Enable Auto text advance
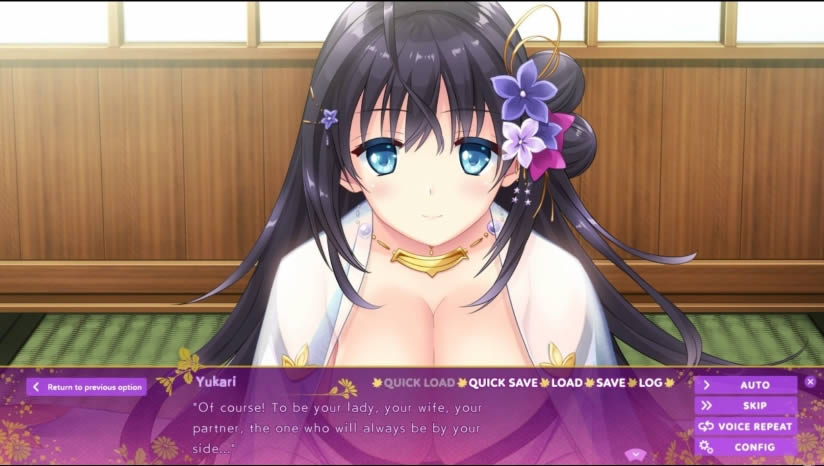Image resolution: width=824 pixels, height=466 pixels. coord(746,385)
